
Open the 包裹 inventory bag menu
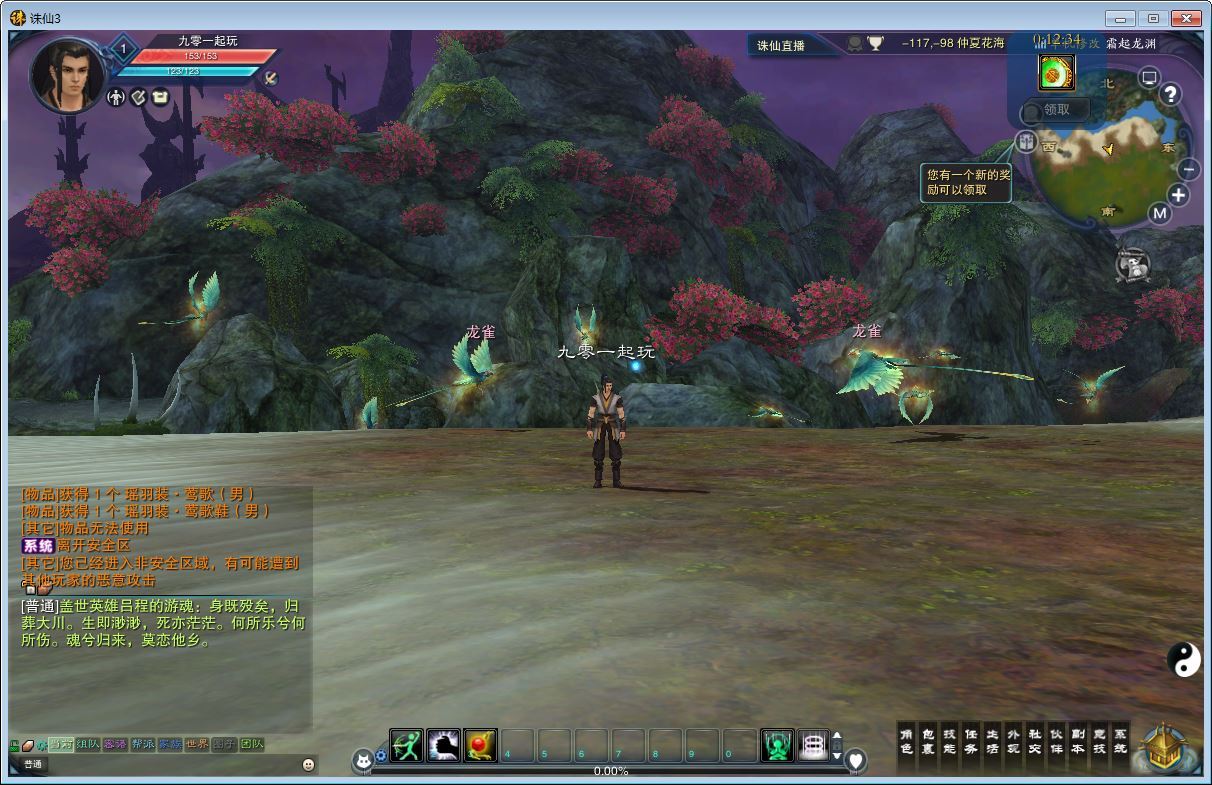click(x=927, y=741)
